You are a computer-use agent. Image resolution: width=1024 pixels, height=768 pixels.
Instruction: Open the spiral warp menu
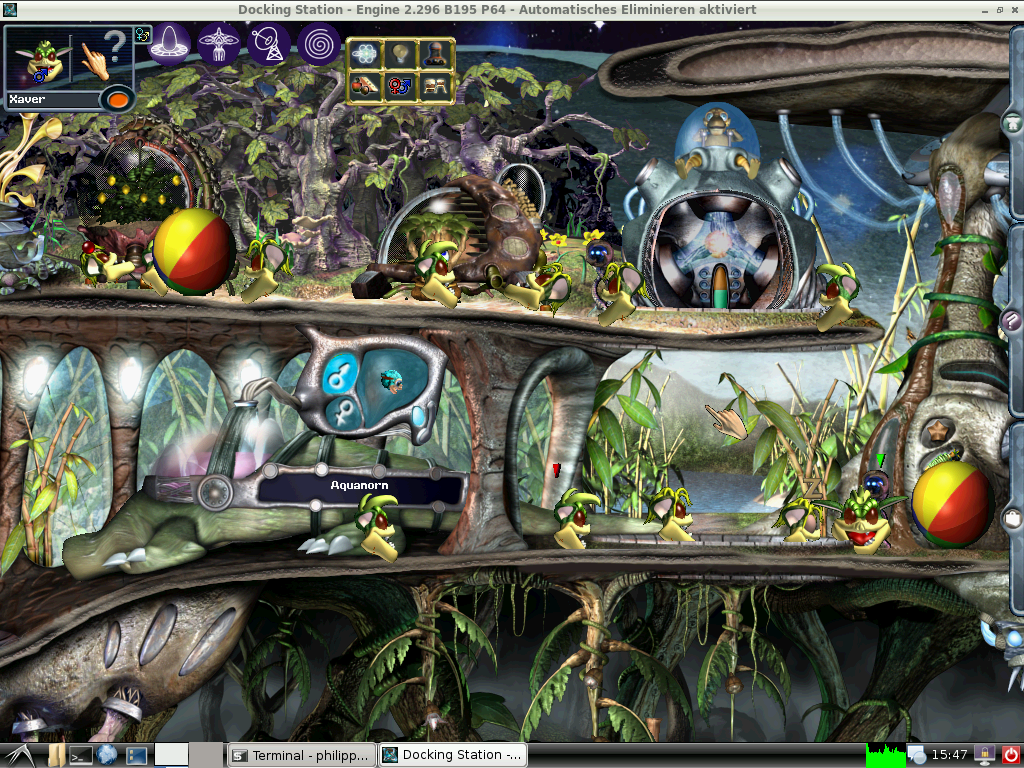click(x=318, y=43)
